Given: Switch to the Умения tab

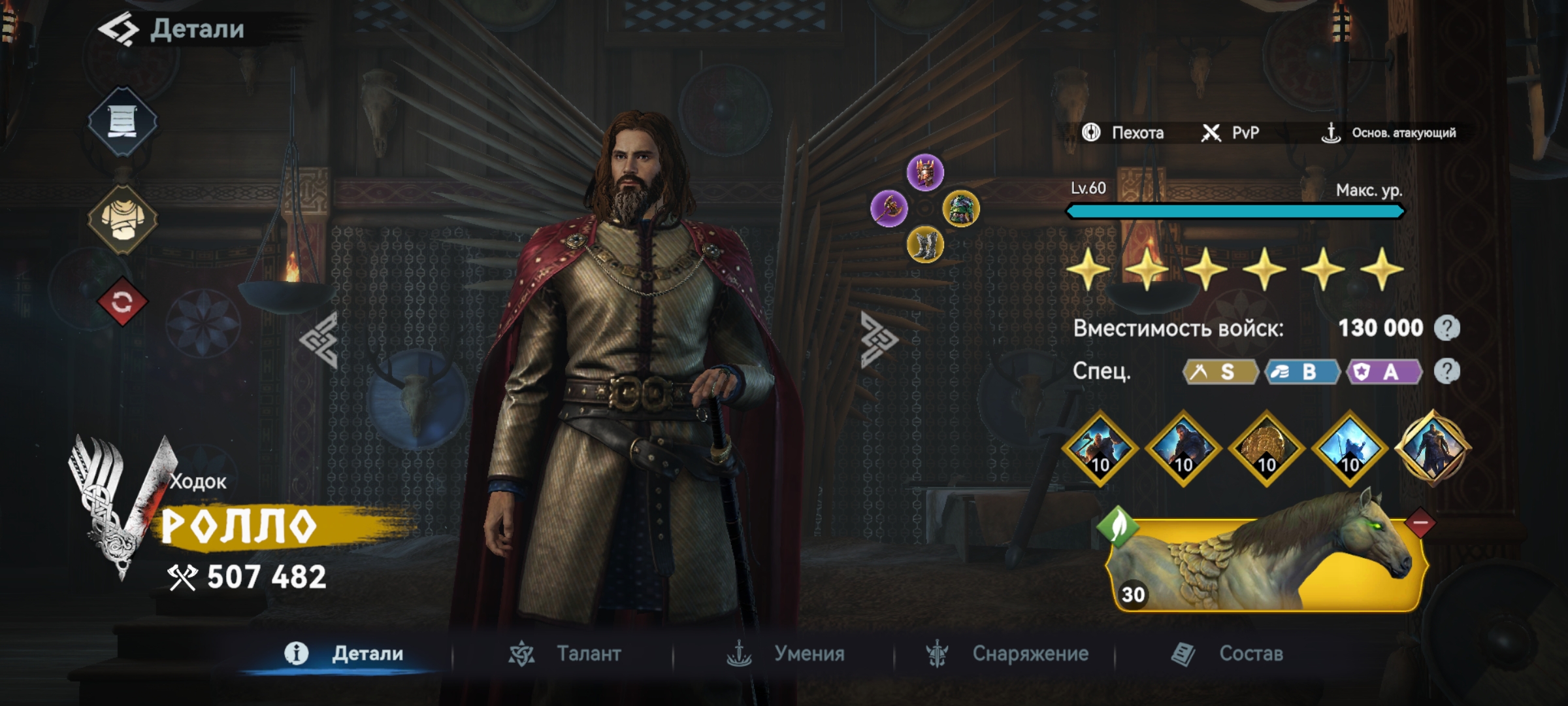Looking at the screenshot, I should pyautogui.click(x=786, y=654).
